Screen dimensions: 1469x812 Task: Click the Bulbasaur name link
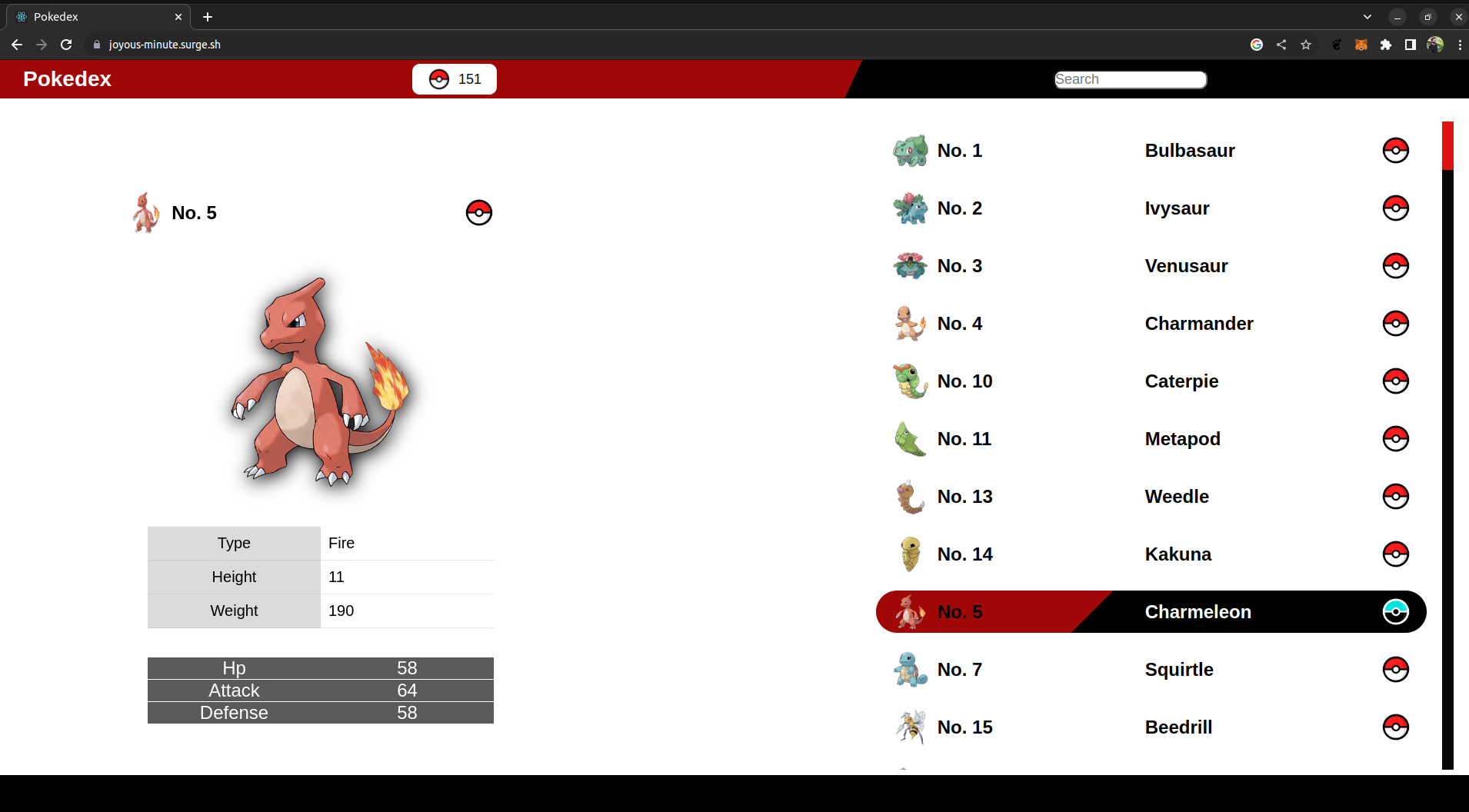click(1189, 150)
